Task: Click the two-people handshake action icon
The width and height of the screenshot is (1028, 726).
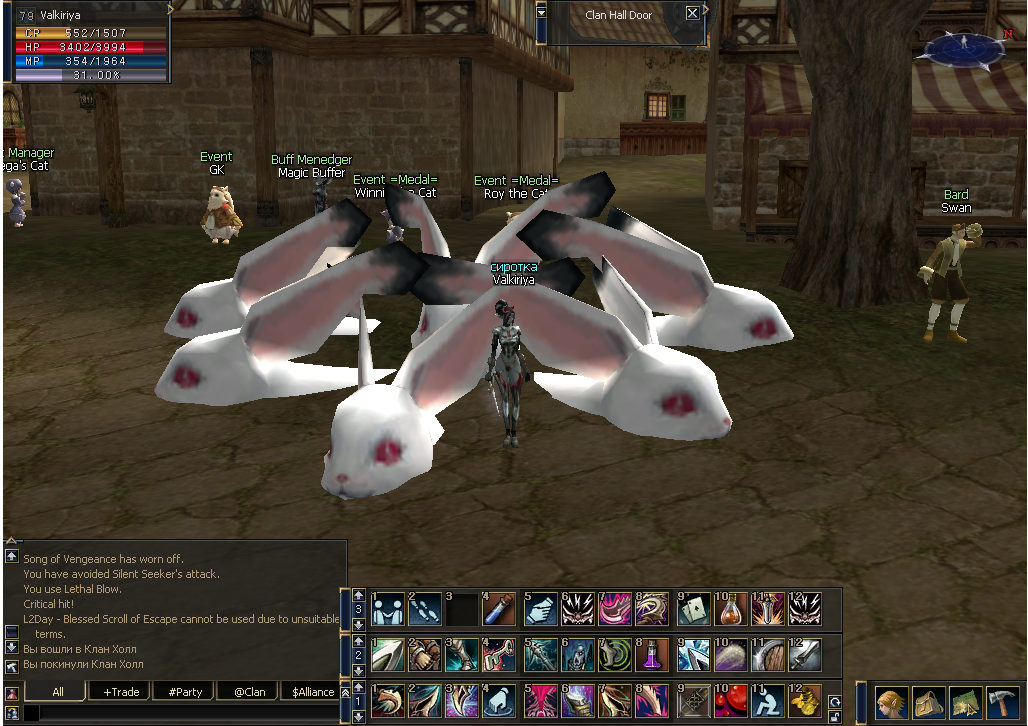Action: pos(388,608)
